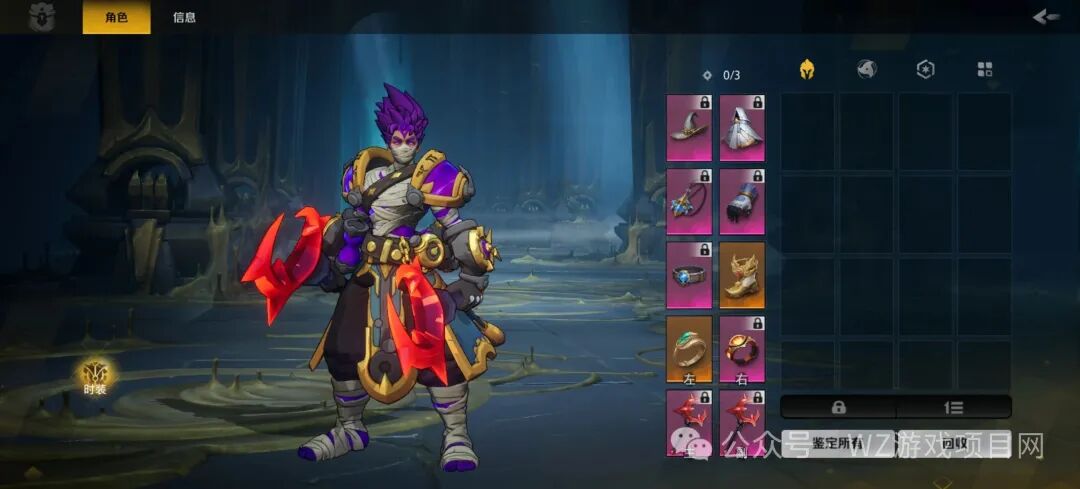Pick the blue gem belt slot
1080x489 pixels.
(x=689, y=275)
